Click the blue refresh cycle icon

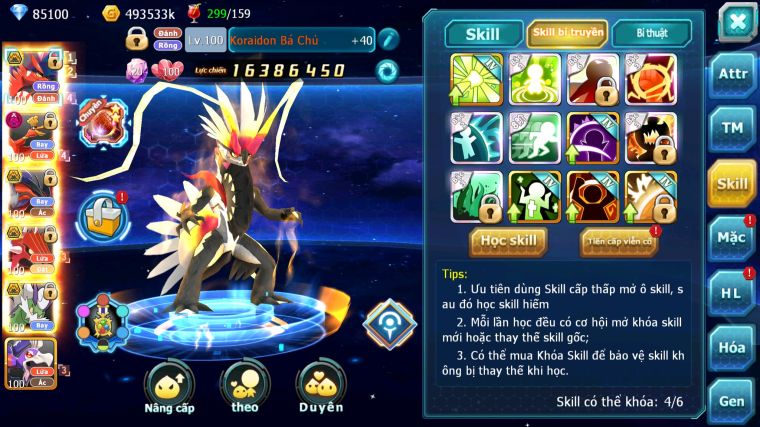coord(387,71)
